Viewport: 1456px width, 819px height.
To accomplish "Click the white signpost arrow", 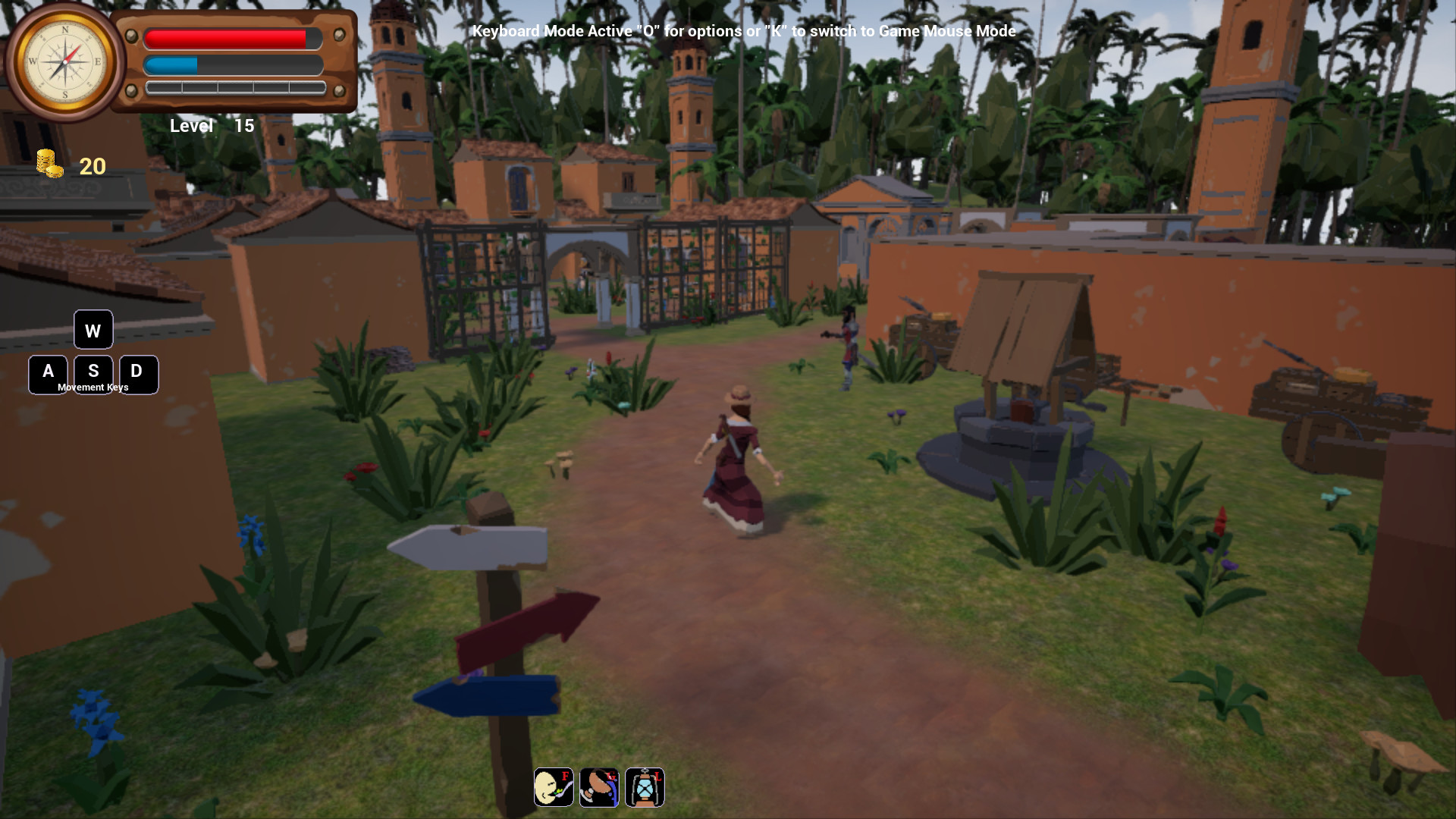I will click(x=470, y=548).
